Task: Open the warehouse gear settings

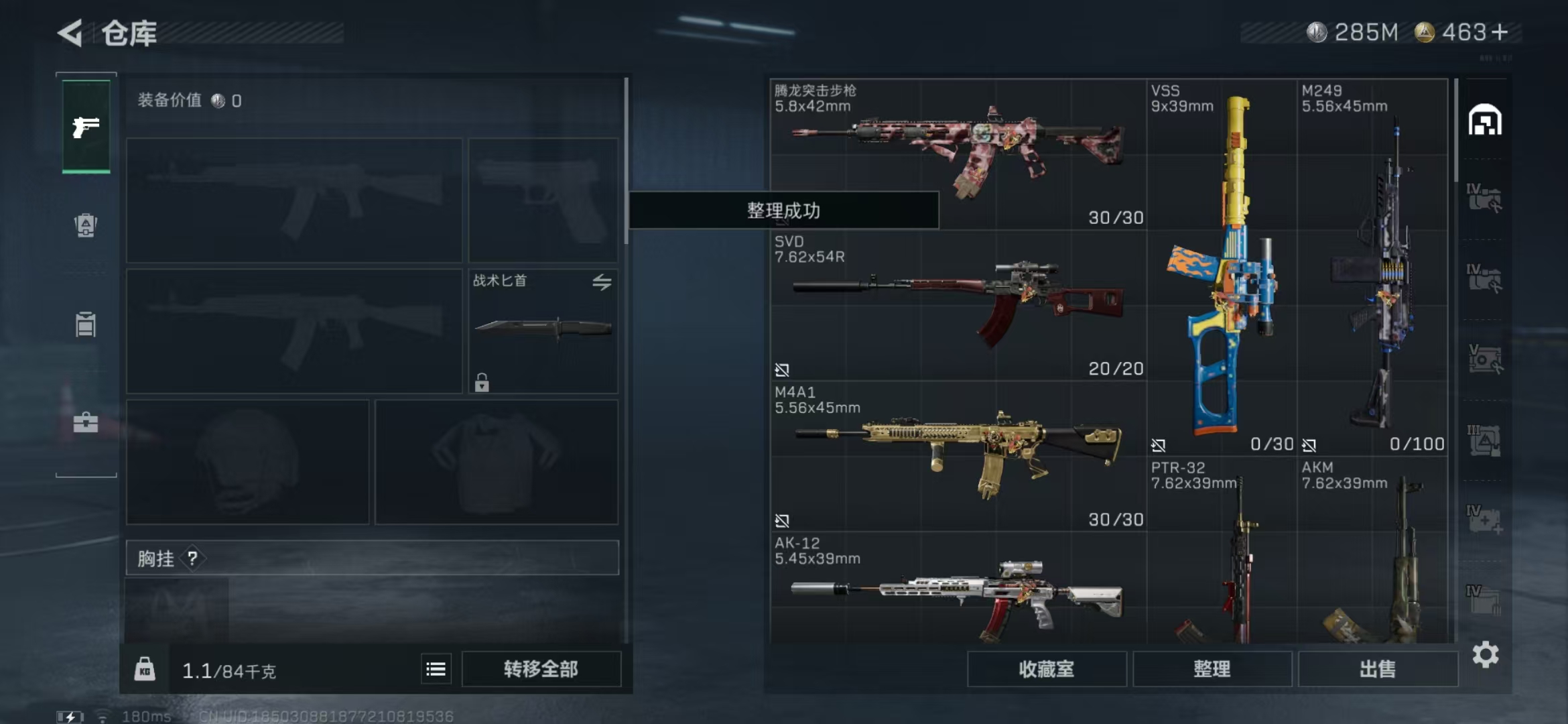Action: 1486,655
